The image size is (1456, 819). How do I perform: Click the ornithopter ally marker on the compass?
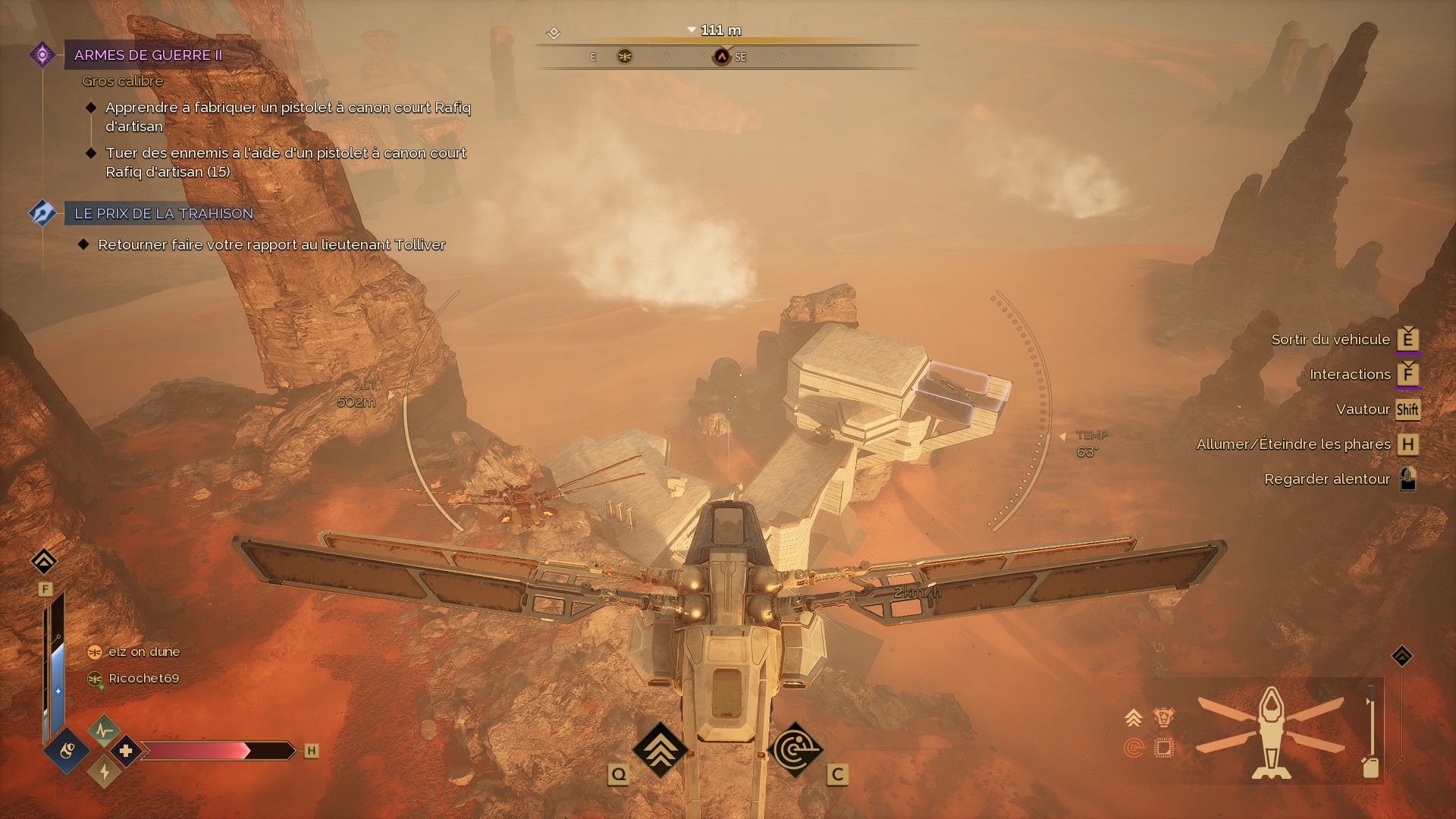(625, 56)
